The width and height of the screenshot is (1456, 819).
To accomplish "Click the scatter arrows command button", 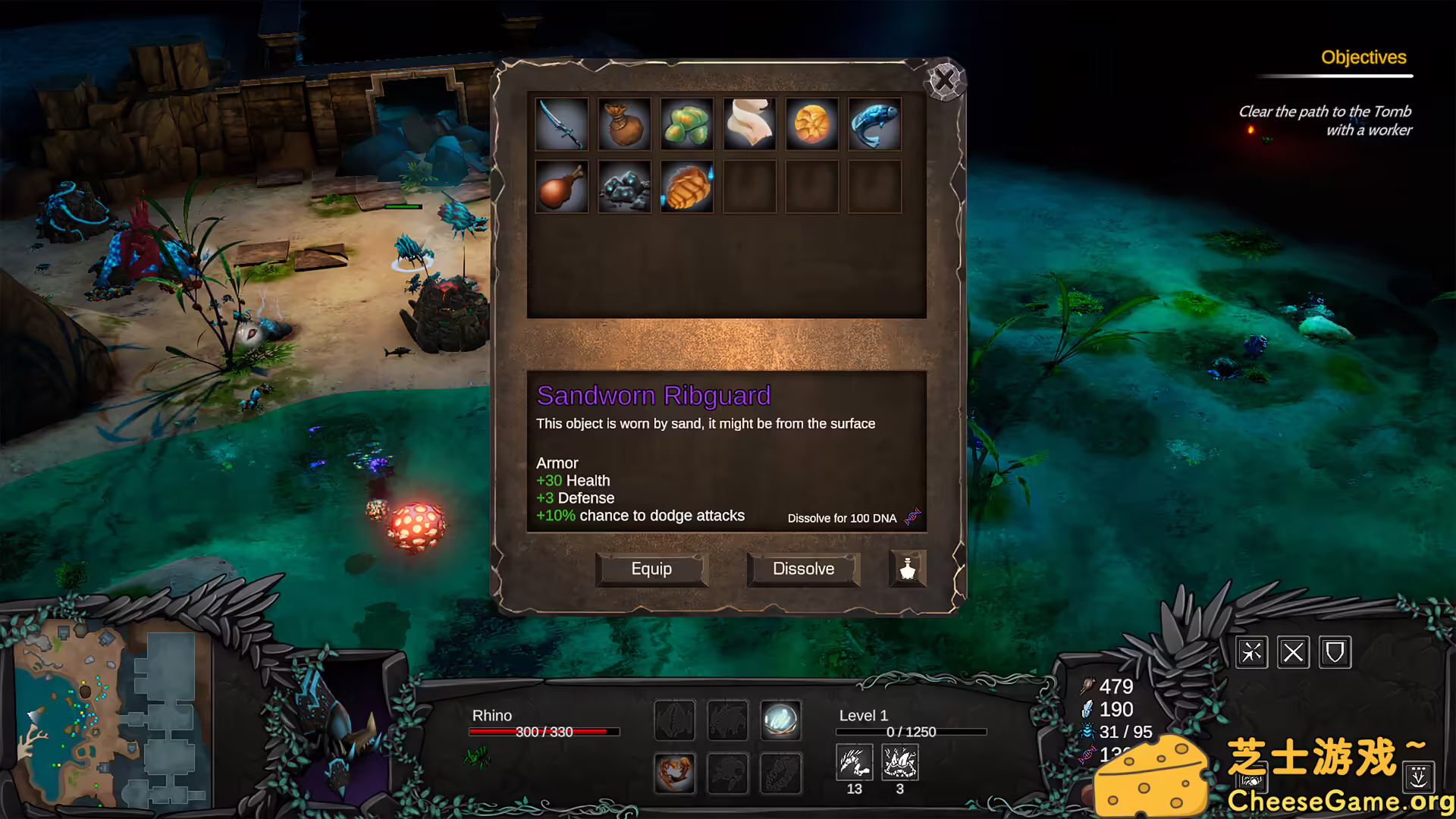I will pos(1251,652).
